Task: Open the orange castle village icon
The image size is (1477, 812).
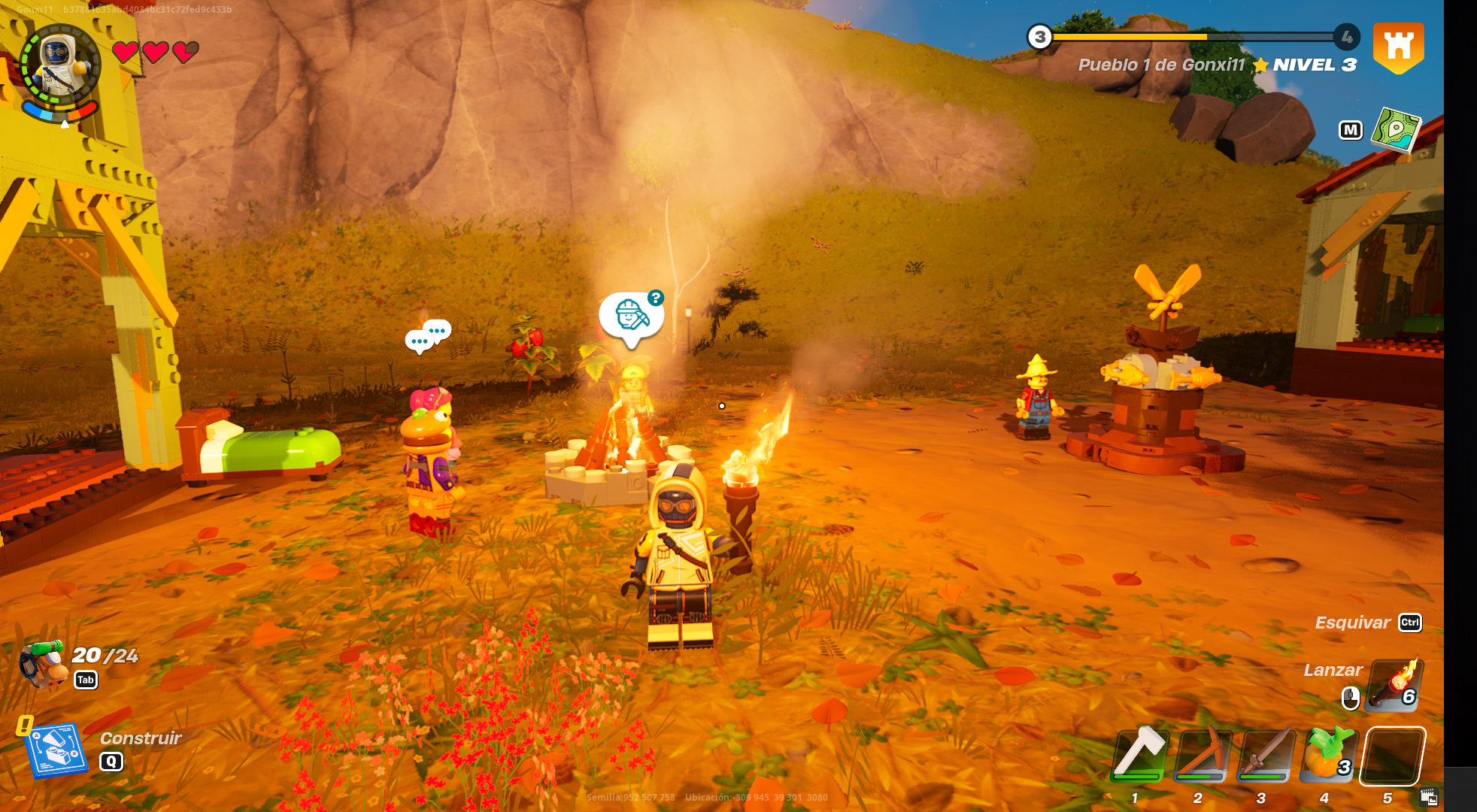Action: (1398, 47)
